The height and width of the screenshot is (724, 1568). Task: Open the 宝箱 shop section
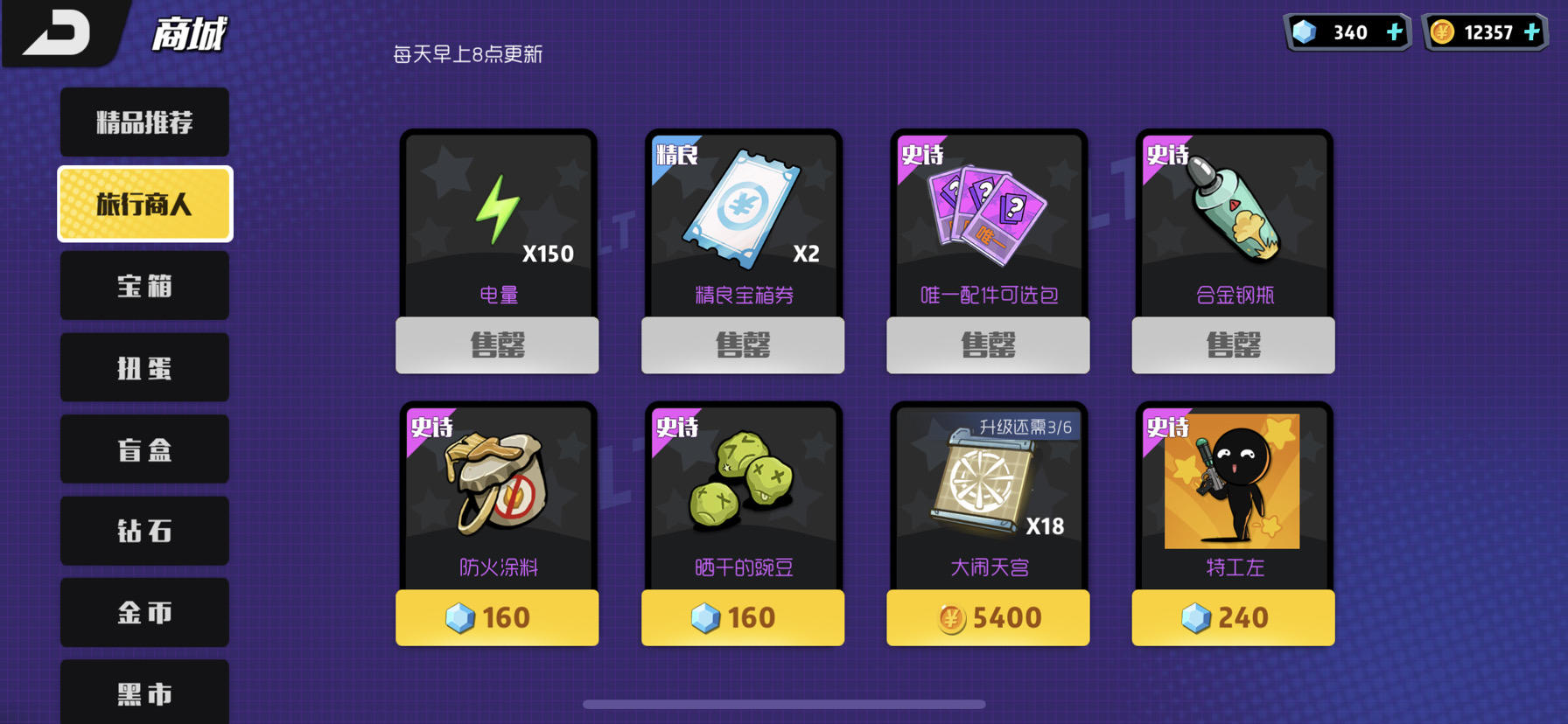point(143,285)
